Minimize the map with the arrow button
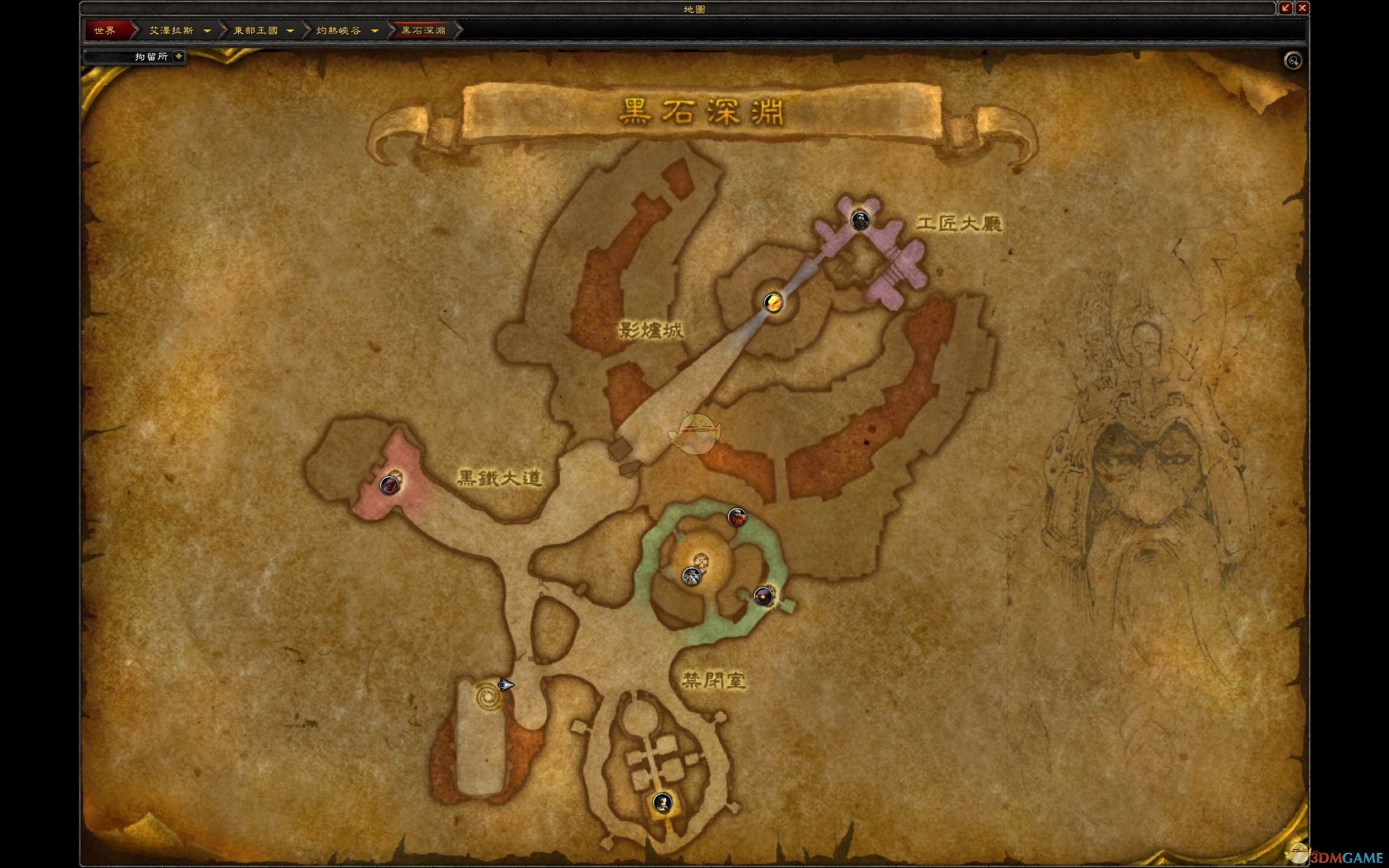 point(1285,8)
